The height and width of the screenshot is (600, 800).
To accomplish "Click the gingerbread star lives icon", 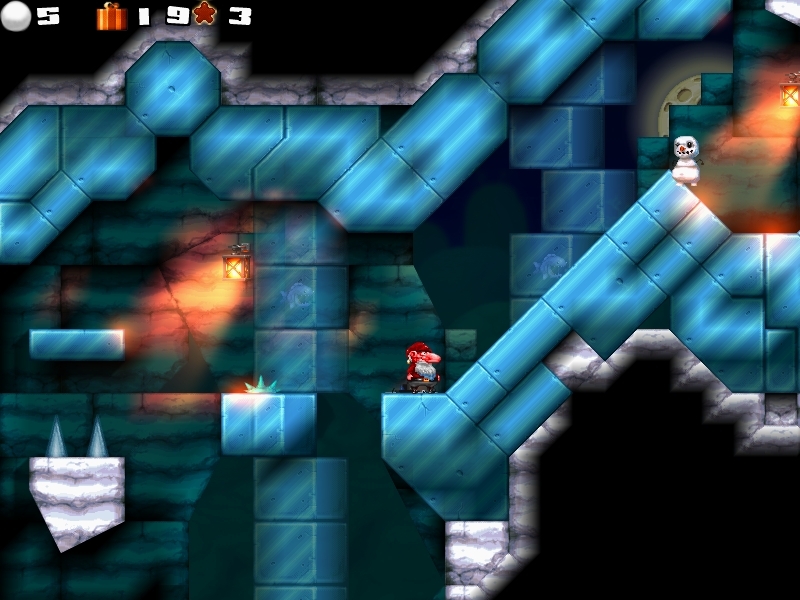I will point(204,15).
